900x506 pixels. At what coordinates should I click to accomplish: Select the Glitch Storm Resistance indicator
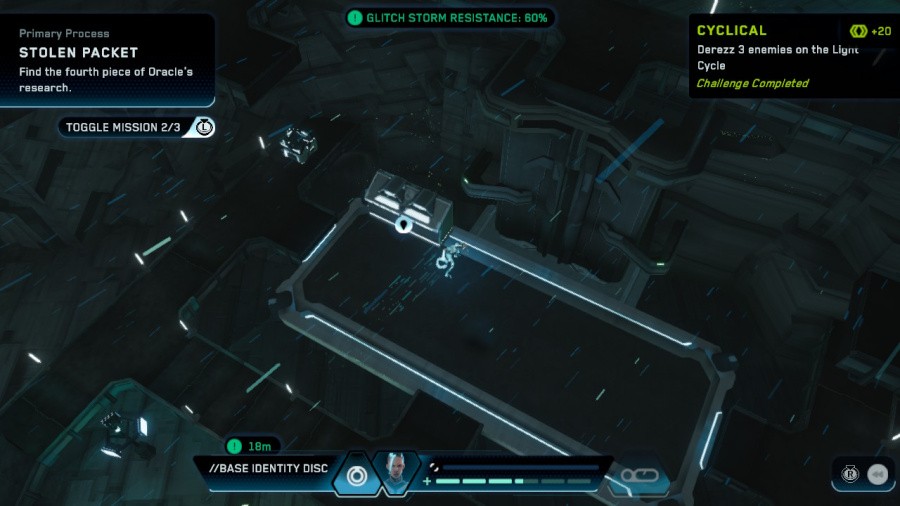(x=450, y=18)
